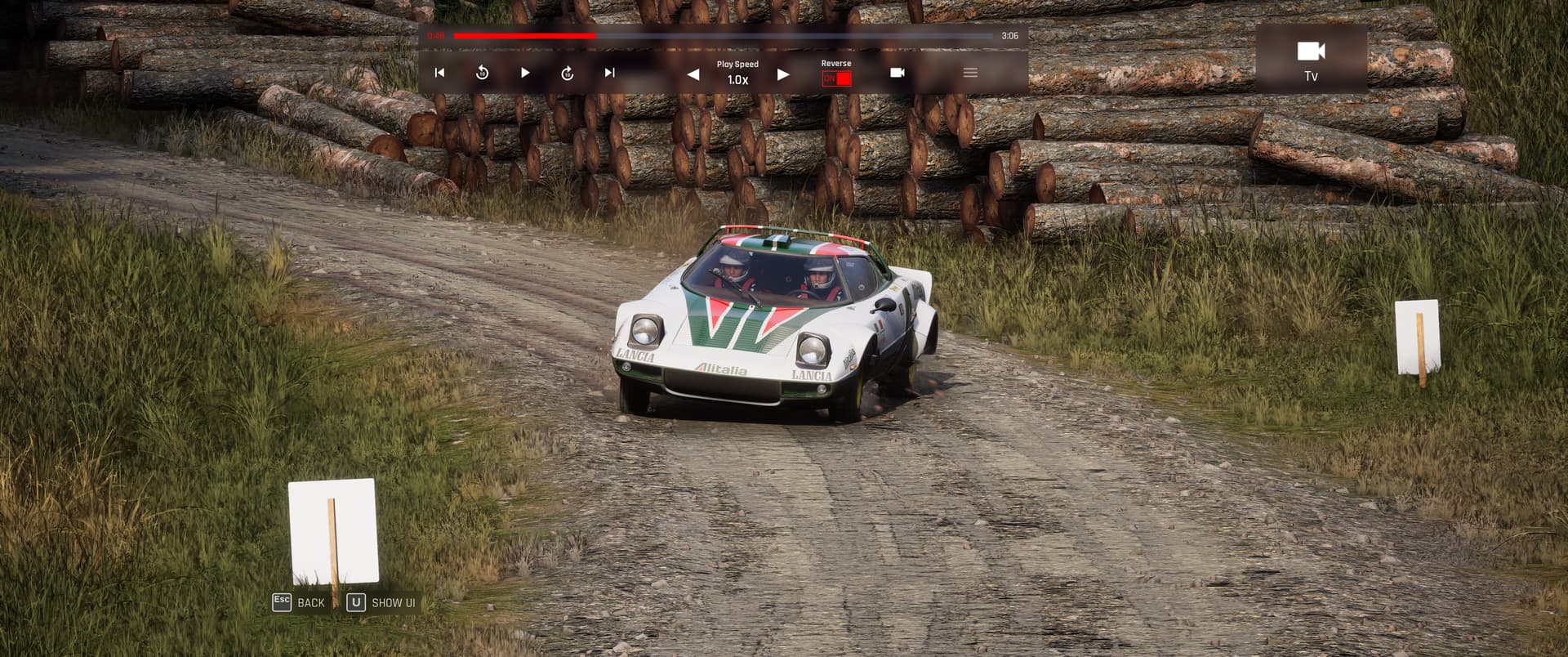Viewport: 1568px width, 657px height.
Task: Fast forward the replay 10 seconds
Action: pyautogui.click(x=568, y=73)
